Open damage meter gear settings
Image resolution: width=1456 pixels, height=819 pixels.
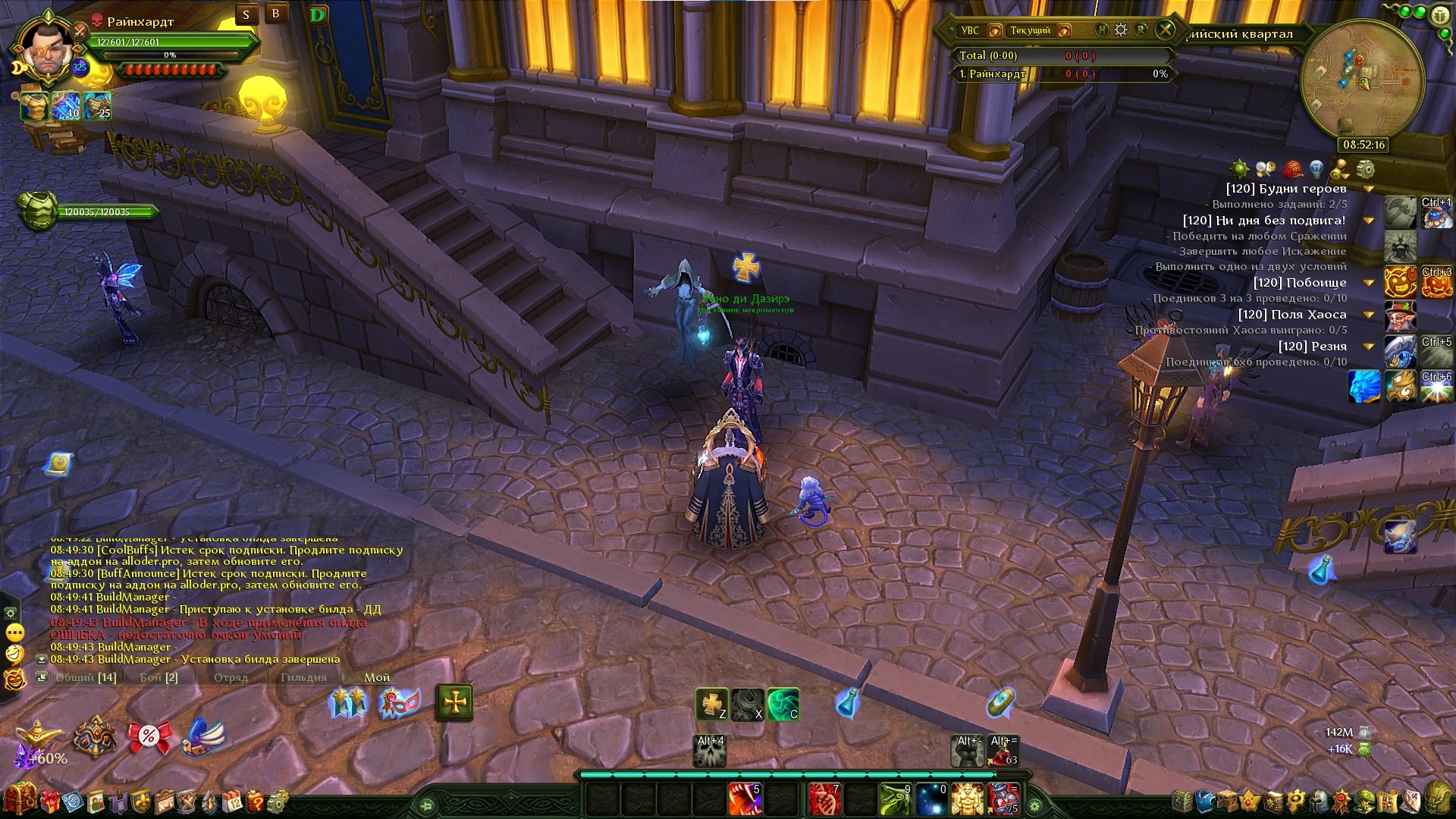pos(1121,30)
